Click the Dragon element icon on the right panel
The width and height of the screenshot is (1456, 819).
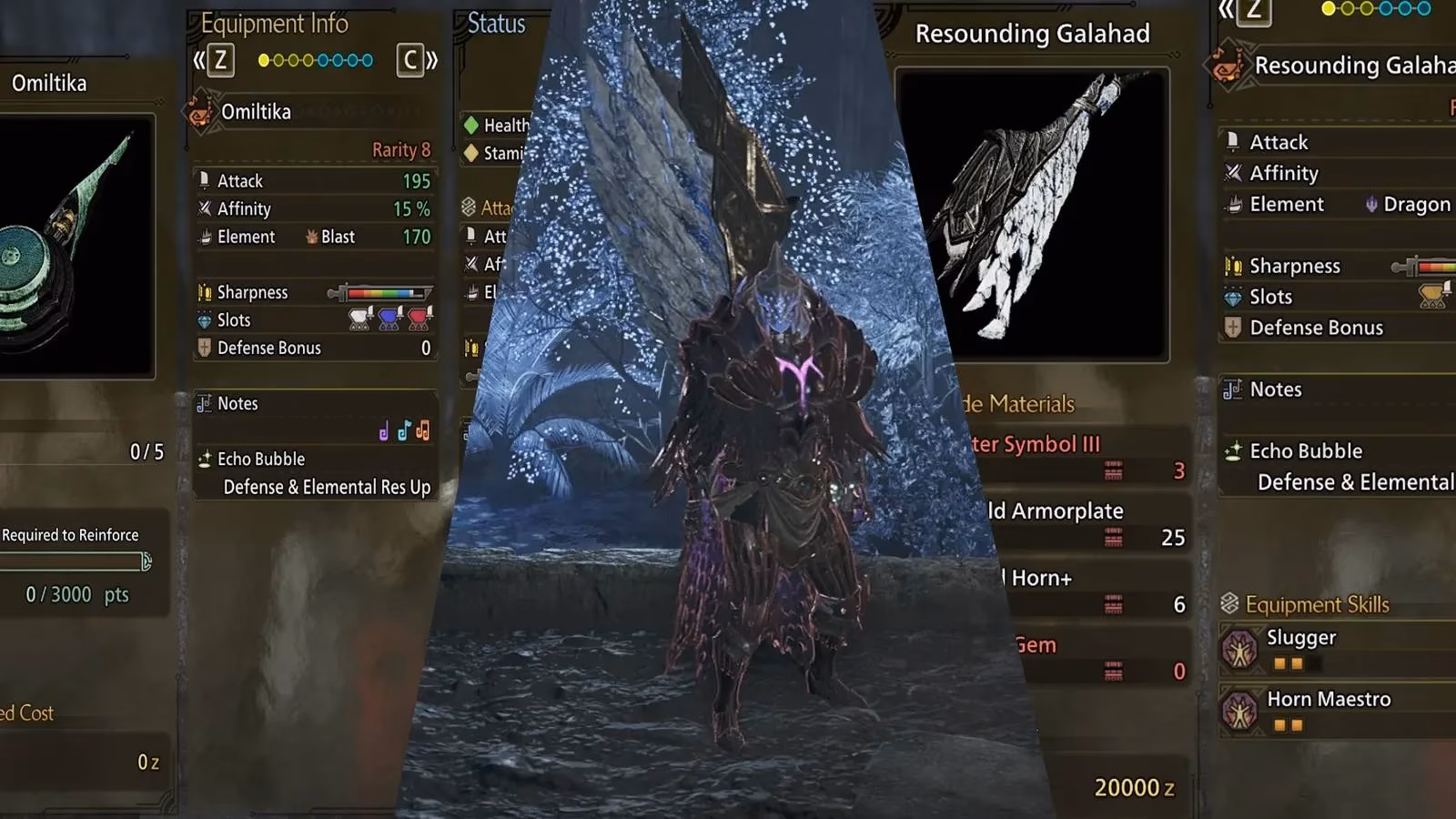1373,204
